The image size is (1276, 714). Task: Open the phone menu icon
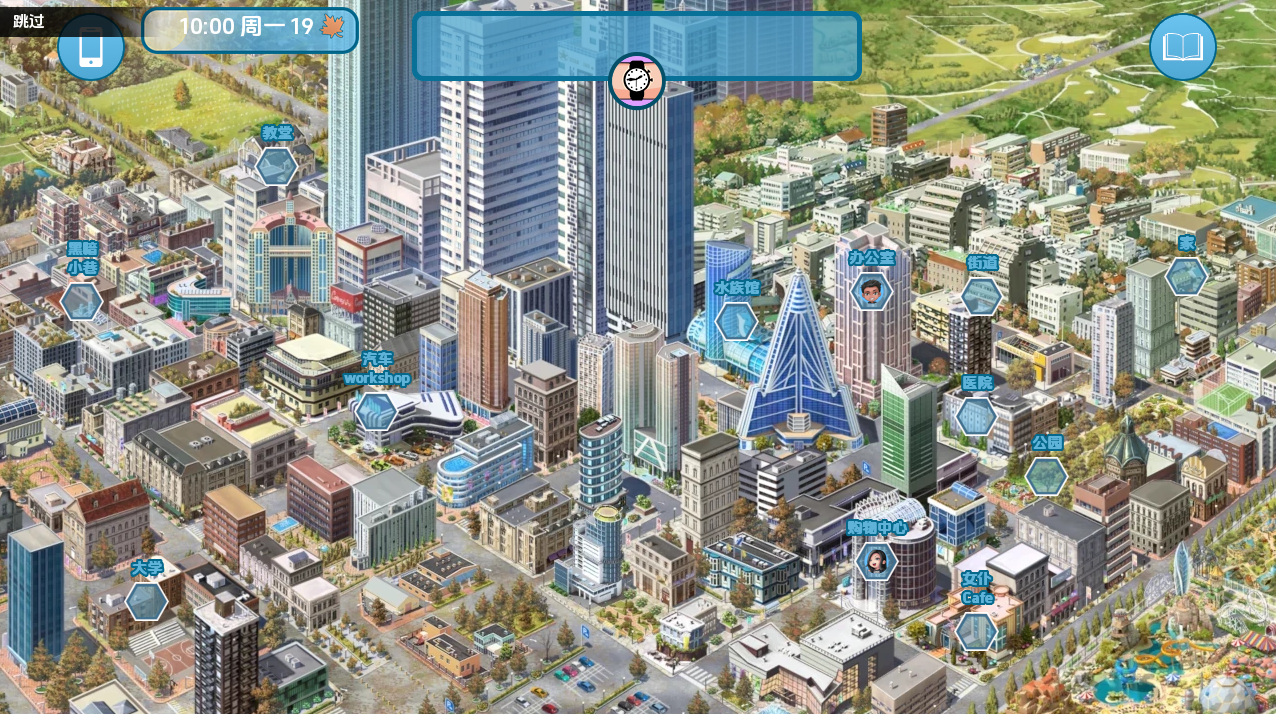tap(91, 47)
